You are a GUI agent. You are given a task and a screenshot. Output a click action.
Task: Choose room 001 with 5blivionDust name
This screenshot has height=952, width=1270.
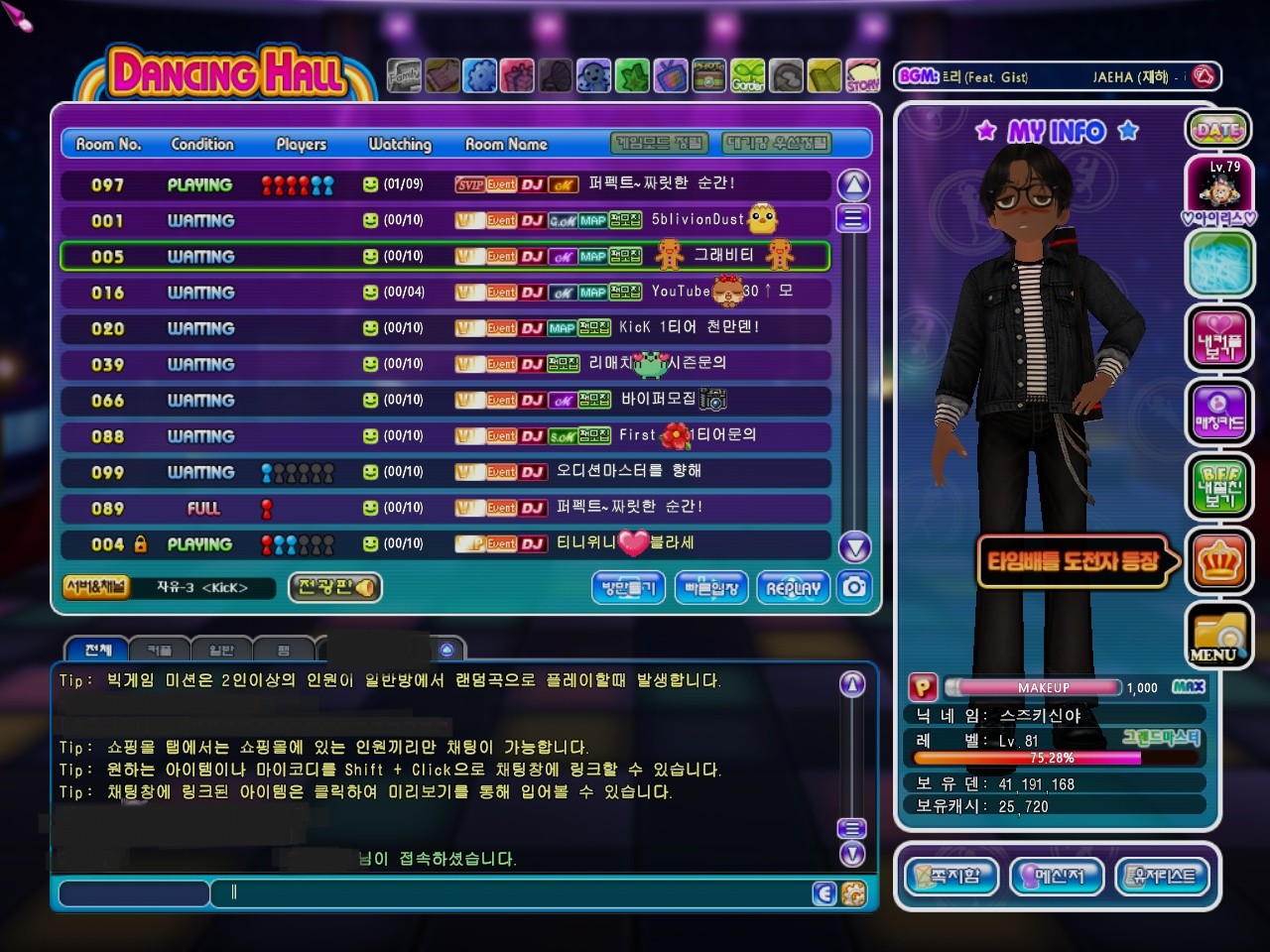444,220
